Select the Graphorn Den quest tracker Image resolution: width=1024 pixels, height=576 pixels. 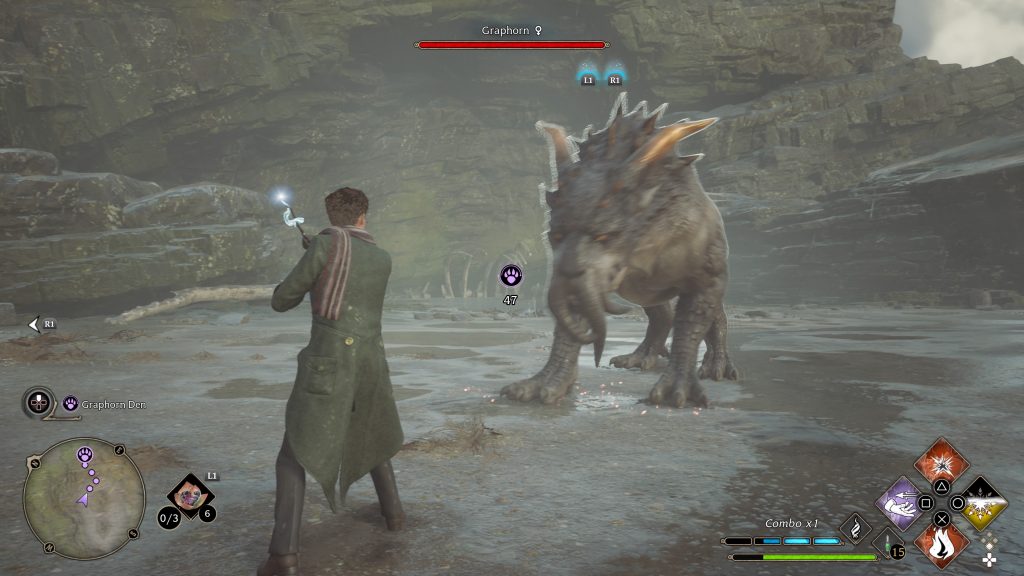pos(101,404)
